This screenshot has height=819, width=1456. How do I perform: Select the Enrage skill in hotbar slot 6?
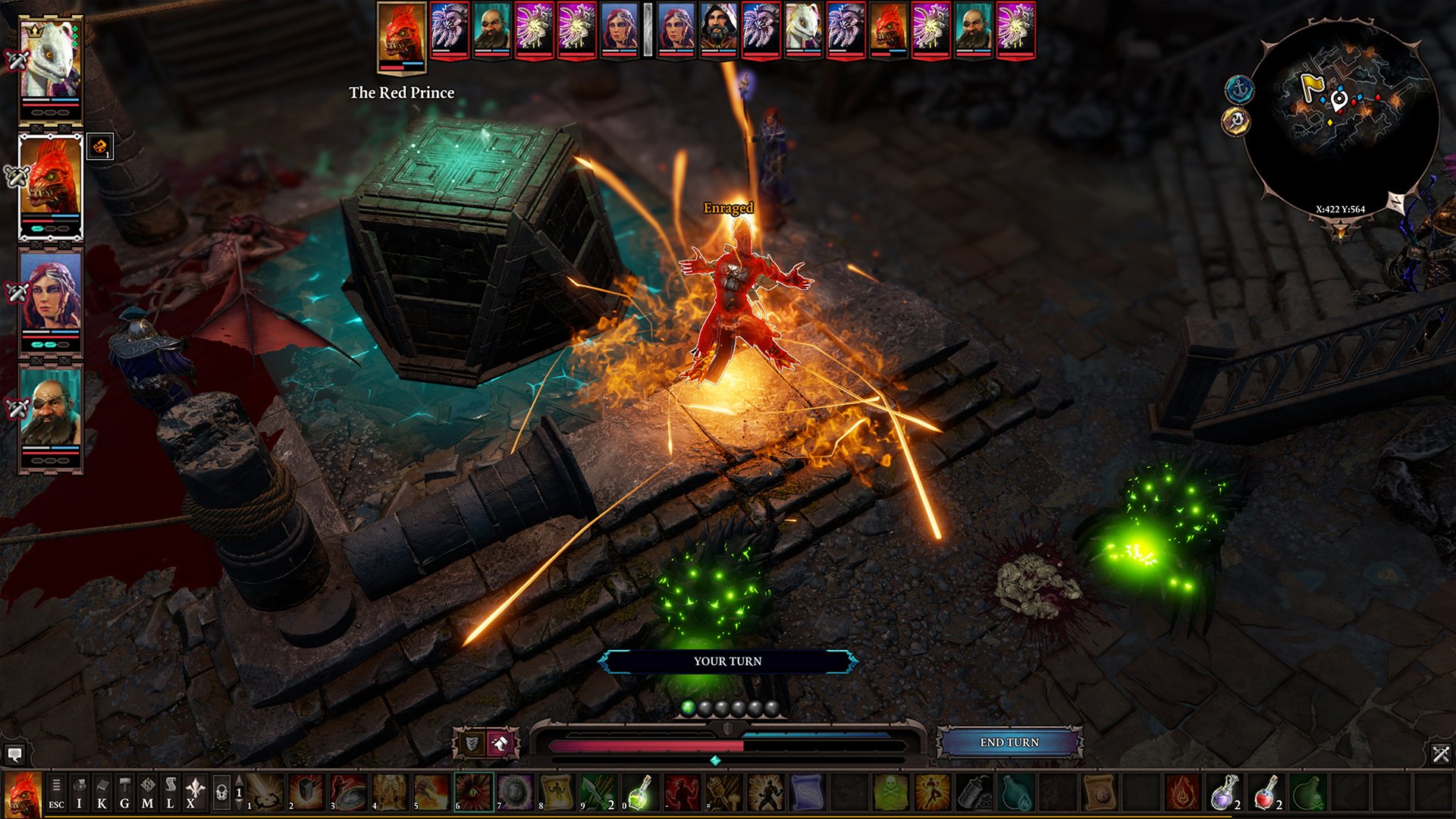473,792
